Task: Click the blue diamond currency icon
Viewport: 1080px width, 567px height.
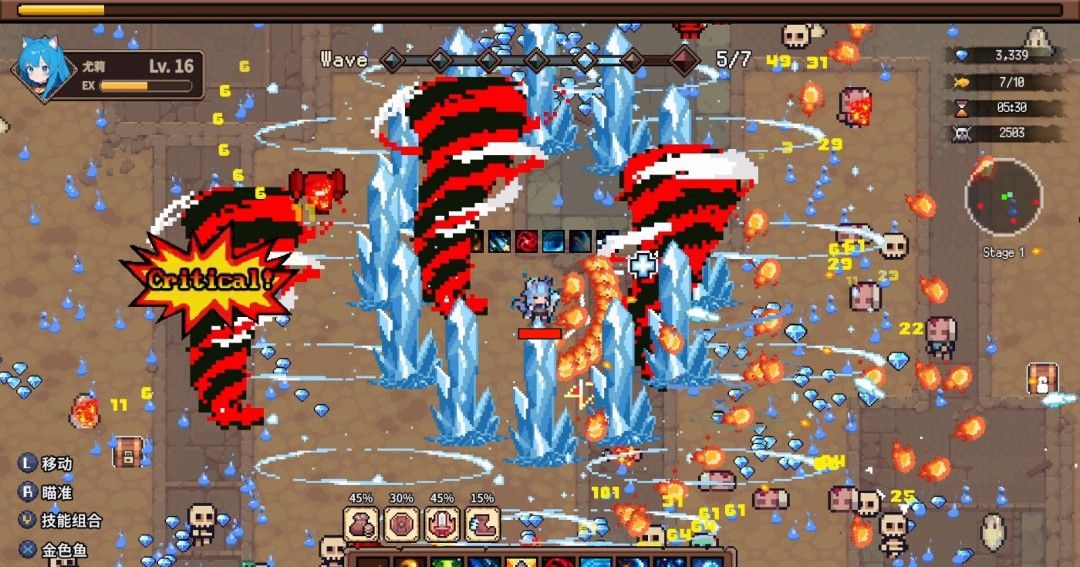Action: (962, 56)
